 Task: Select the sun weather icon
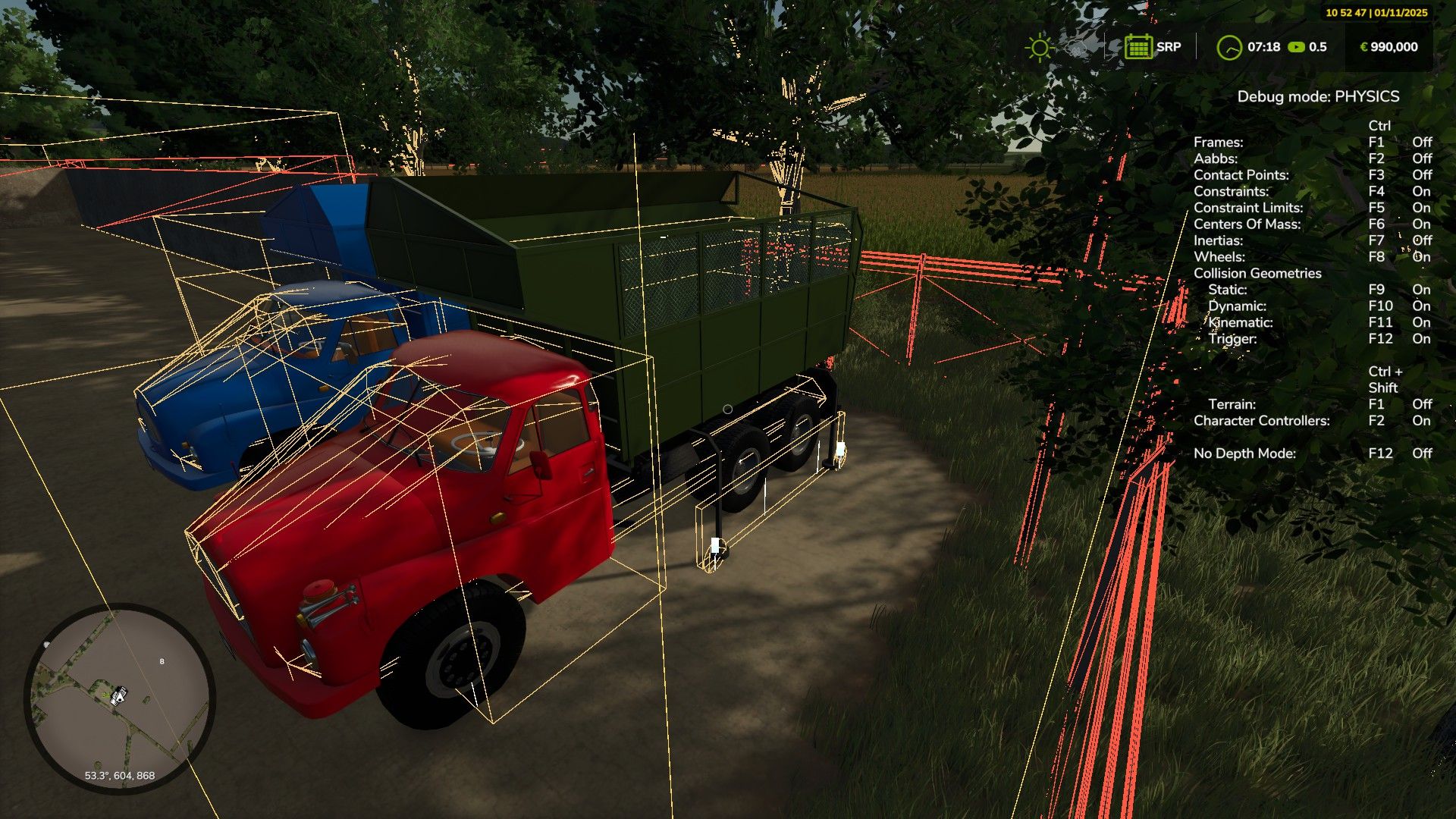tap(1039, 48)
